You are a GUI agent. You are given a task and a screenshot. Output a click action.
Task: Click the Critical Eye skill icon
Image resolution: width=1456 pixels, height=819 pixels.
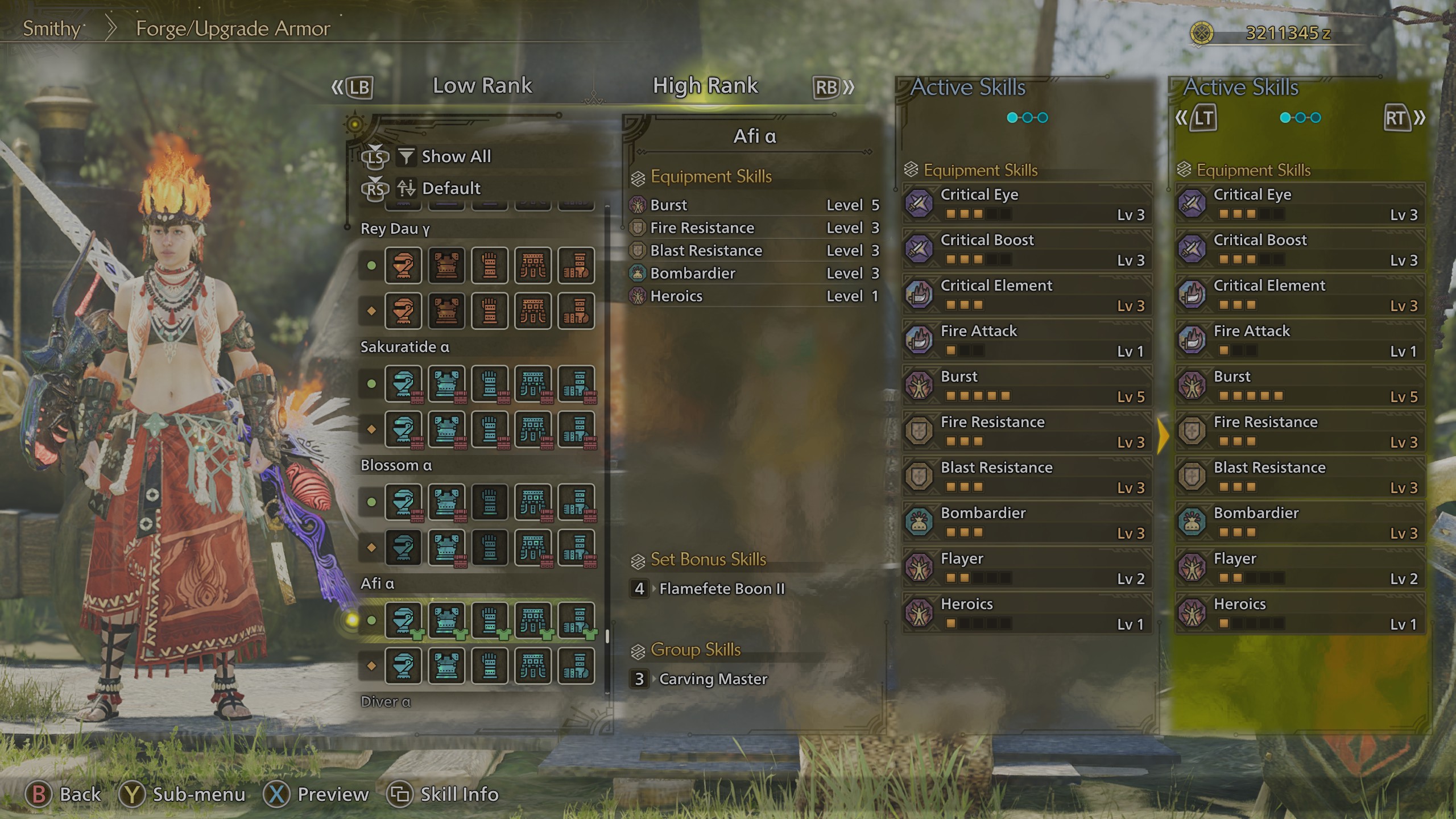click(919, 203)
